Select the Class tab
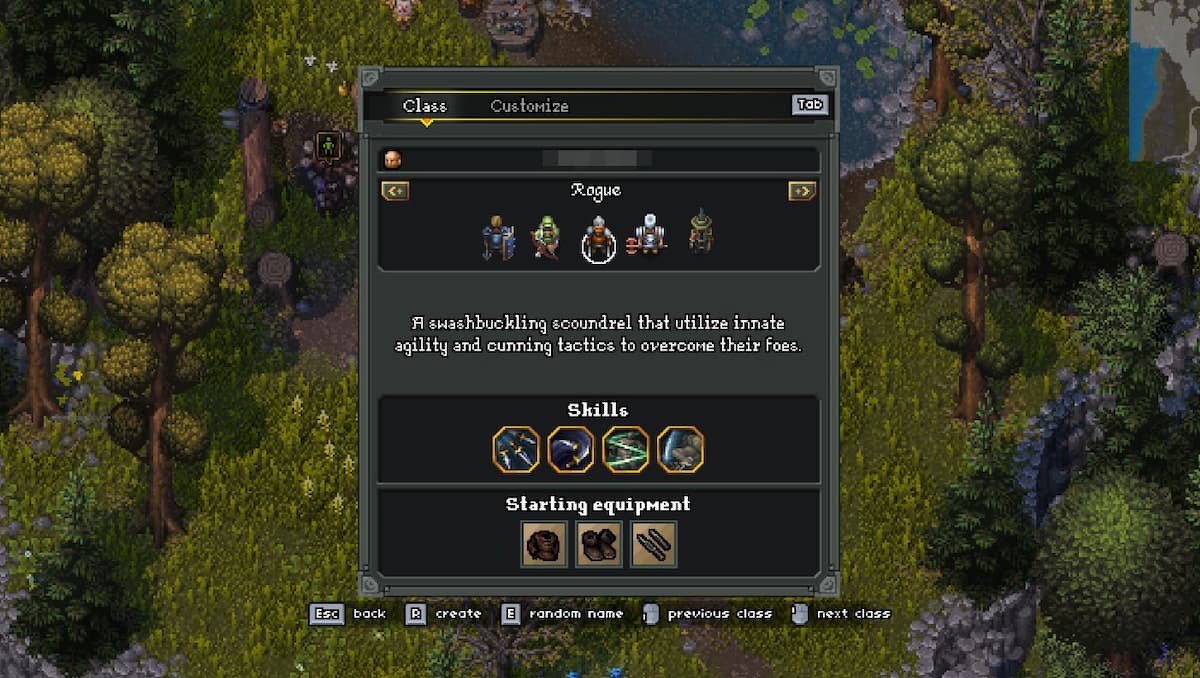Screen dimensions: 1200x678 tap(425, 106)
